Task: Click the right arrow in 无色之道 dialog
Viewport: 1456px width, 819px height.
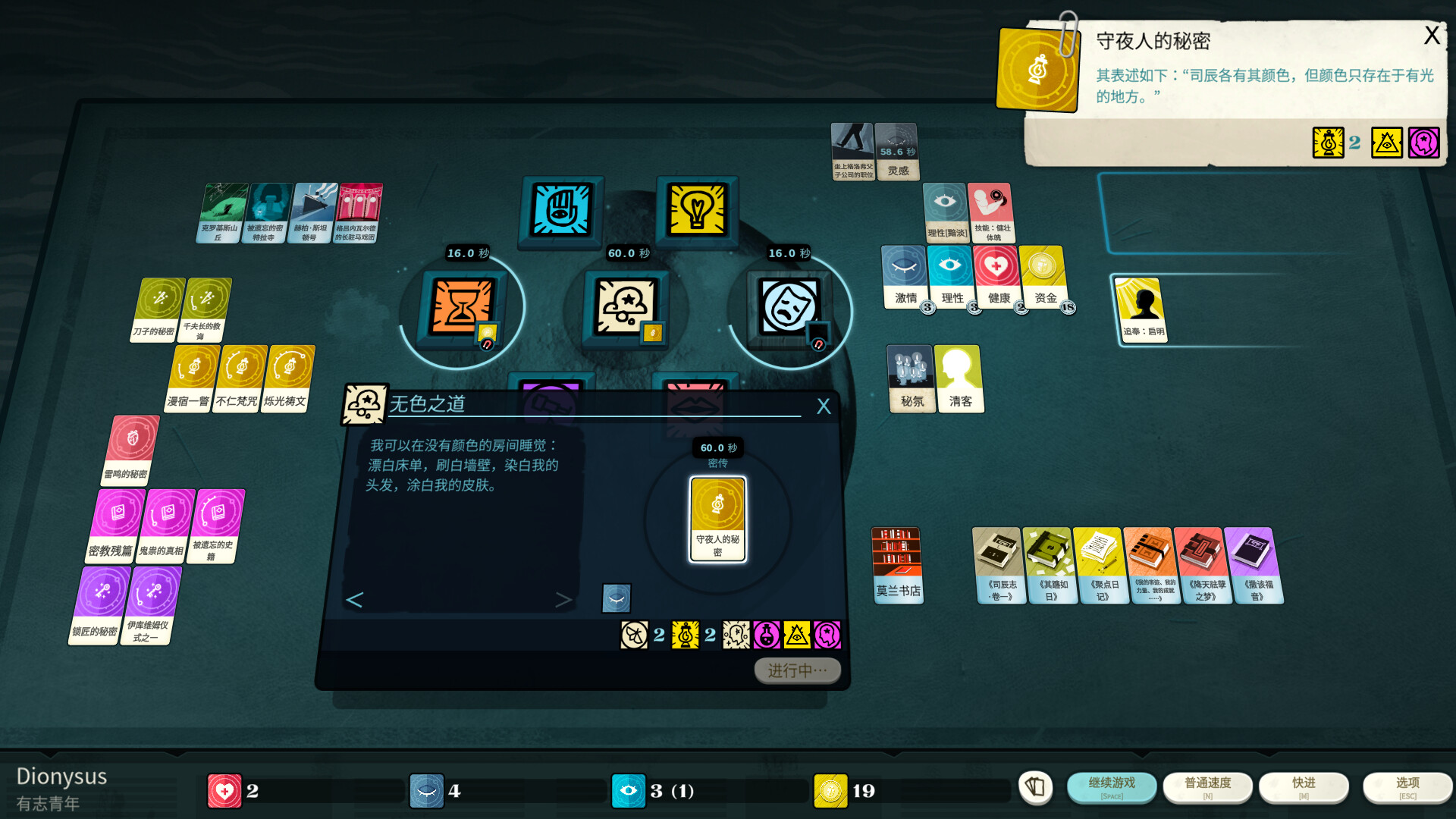Action: [563, 599]
